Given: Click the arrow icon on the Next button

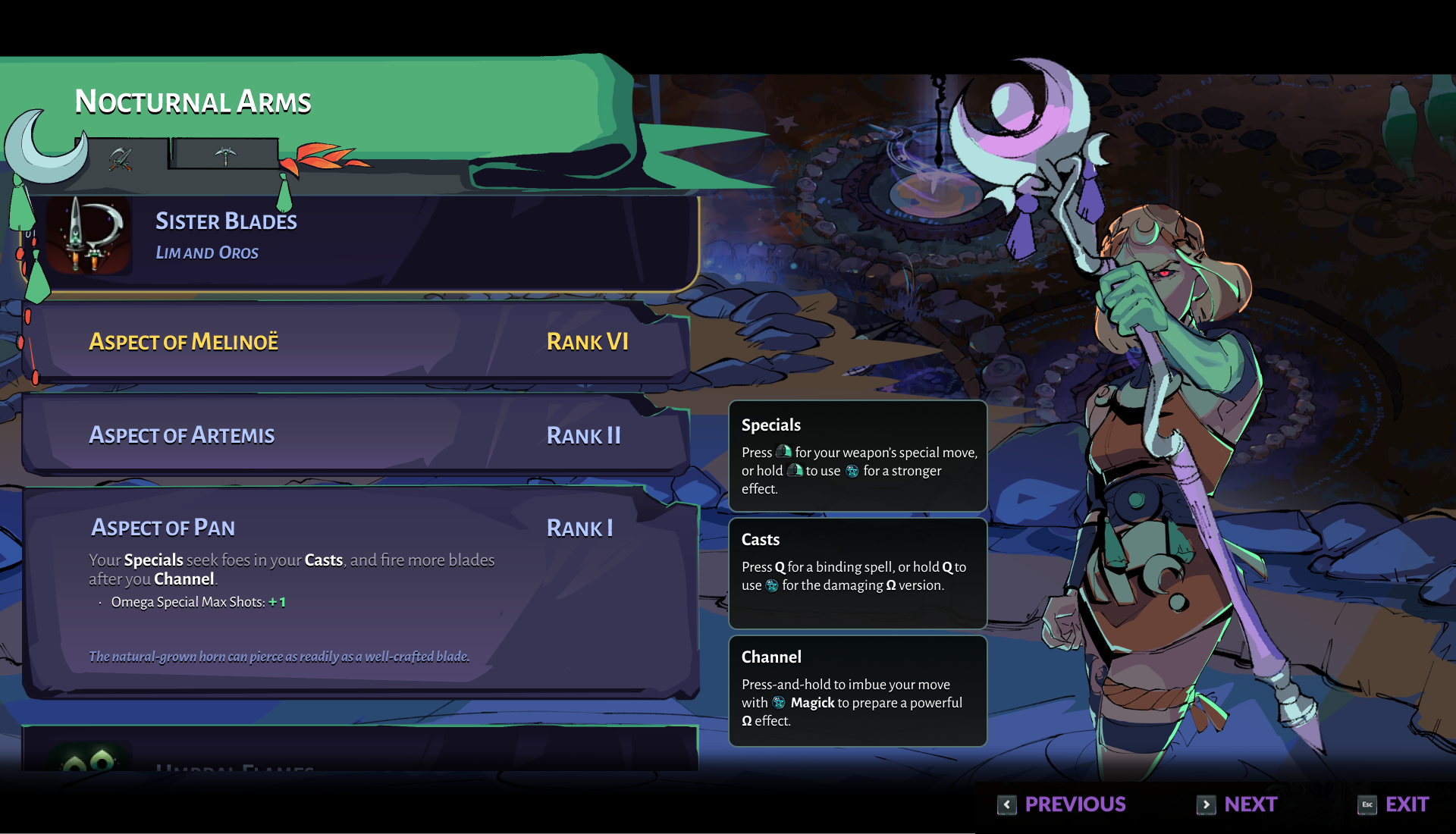Looking at the screenshot, I should click(1207, 805).
